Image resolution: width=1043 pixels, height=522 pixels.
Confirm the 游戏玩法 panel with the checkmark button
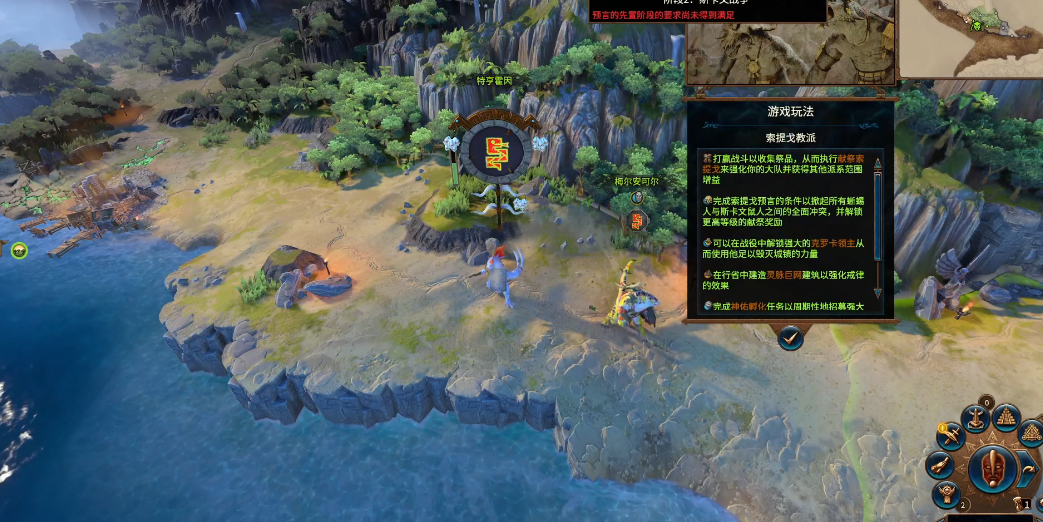tap(790, 339)
